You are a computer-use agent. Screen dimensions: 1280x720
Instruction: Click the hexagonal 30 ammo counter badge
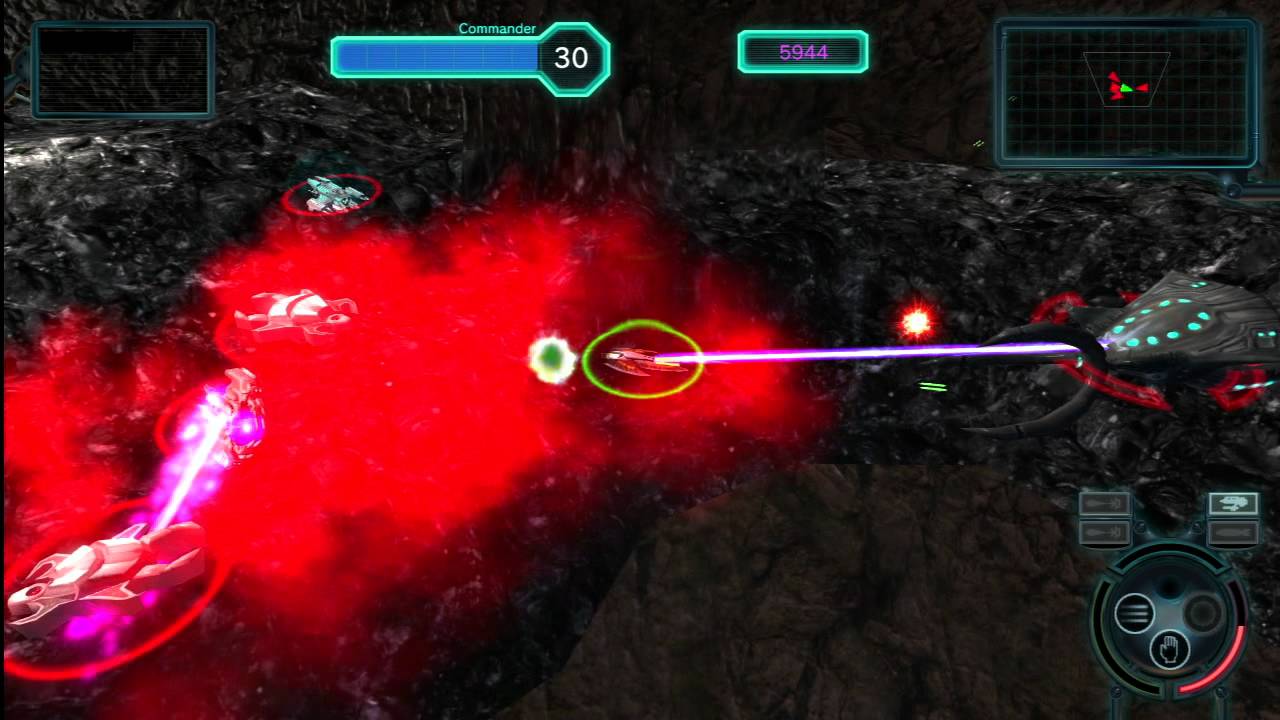click(573, 58)
